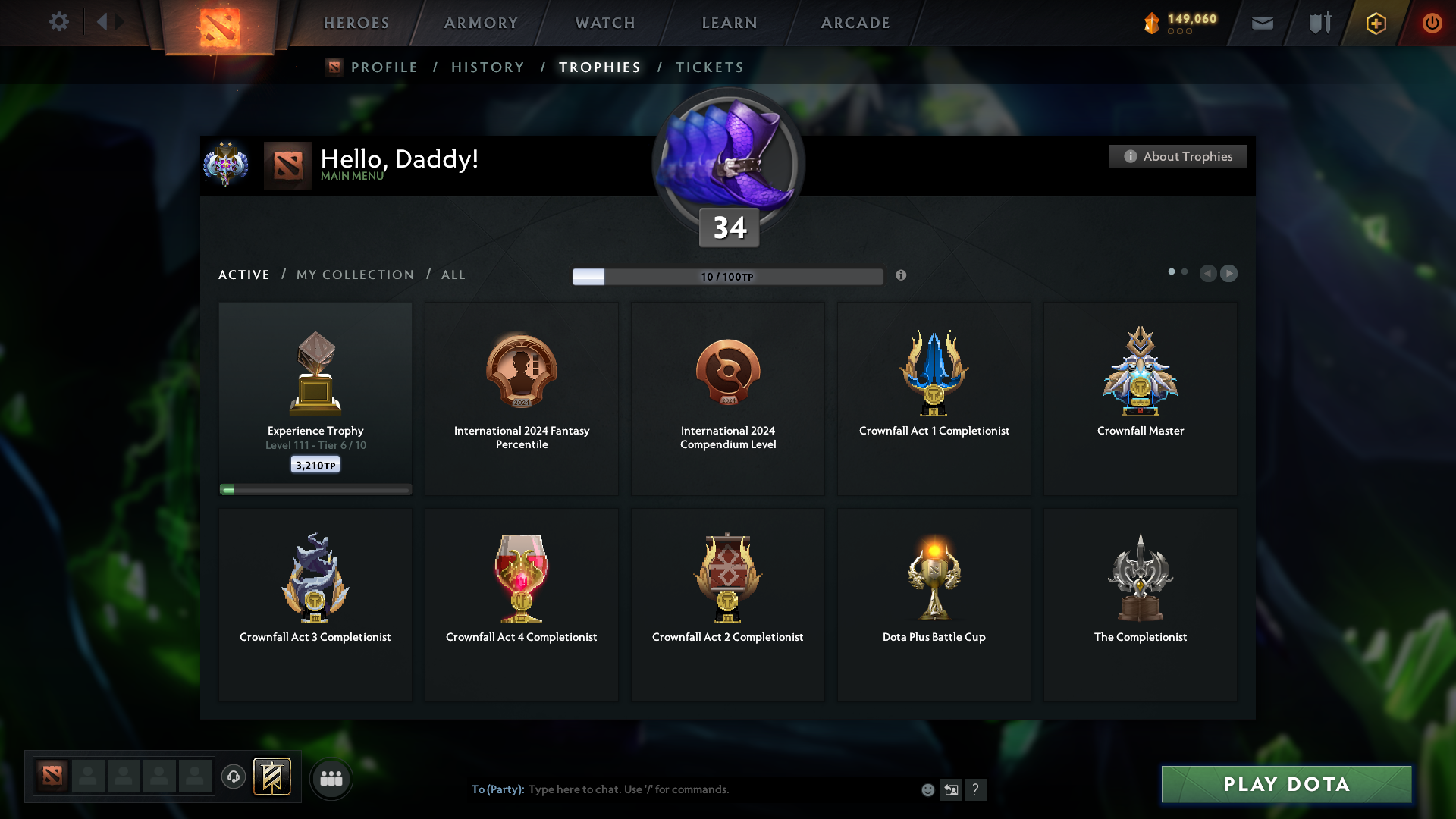Advance the trophy showcase with right arrow
Viewport: 1456px width, 819px height.
click(1229, 274)
